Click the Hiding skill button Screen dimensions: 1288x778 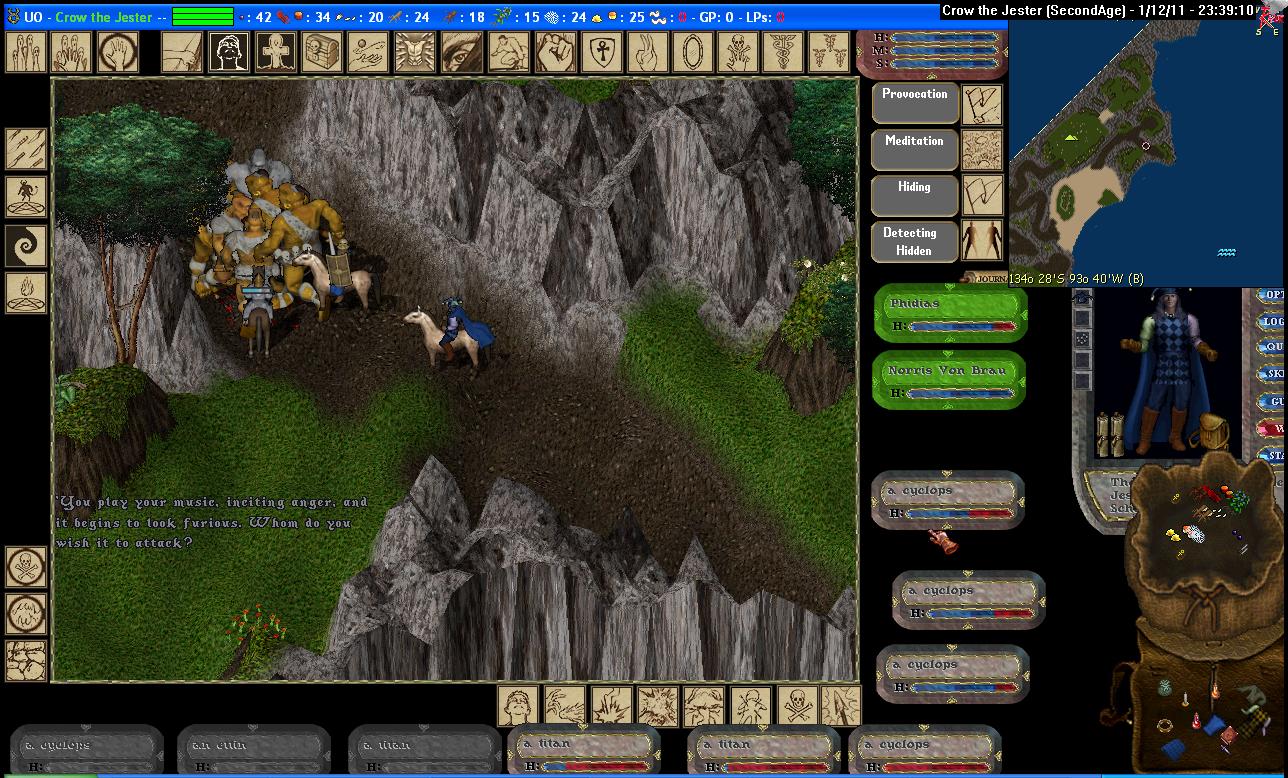[x=915, y=195]
